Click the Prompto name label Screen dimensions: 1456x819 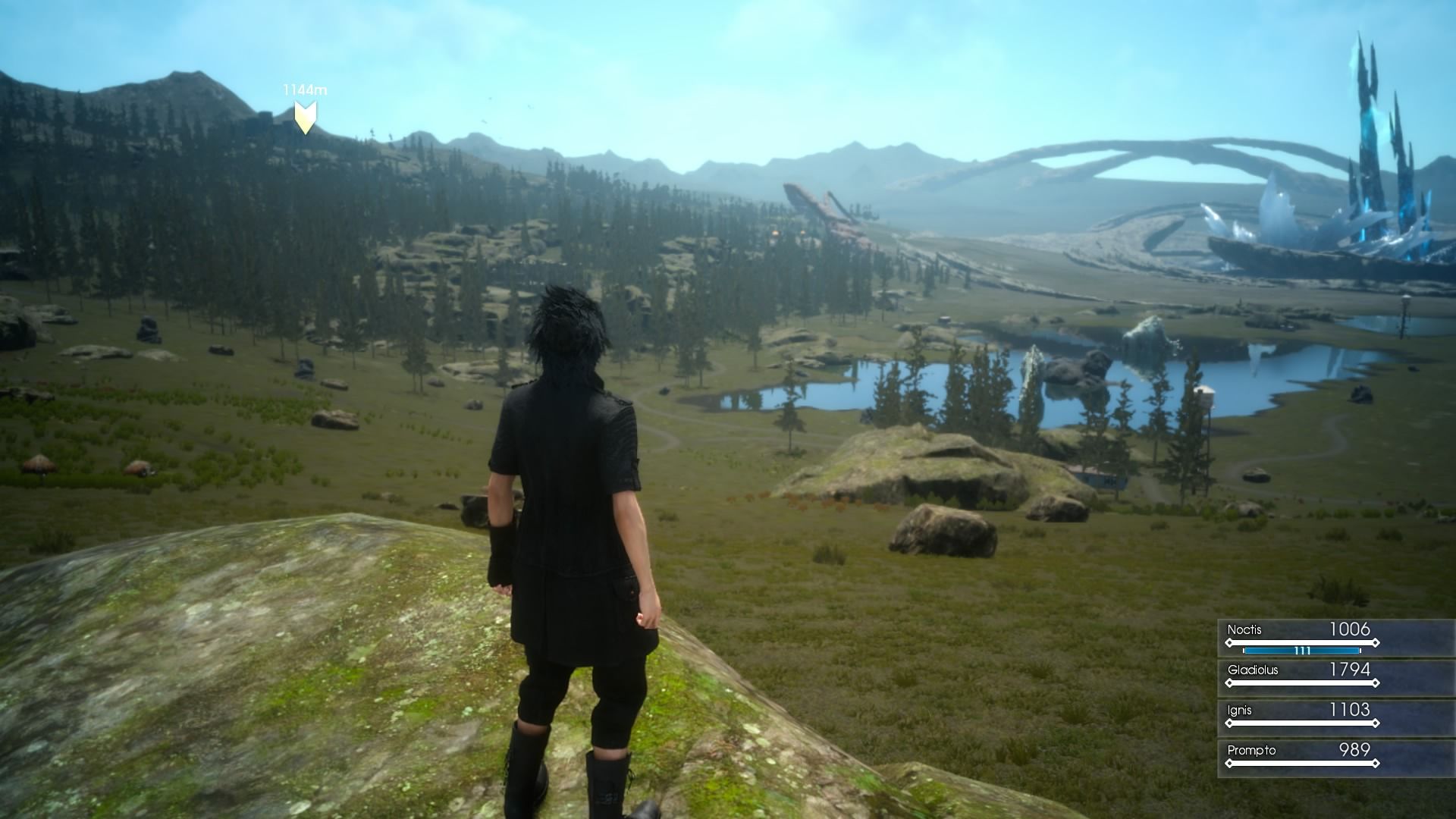(1252, 750)
